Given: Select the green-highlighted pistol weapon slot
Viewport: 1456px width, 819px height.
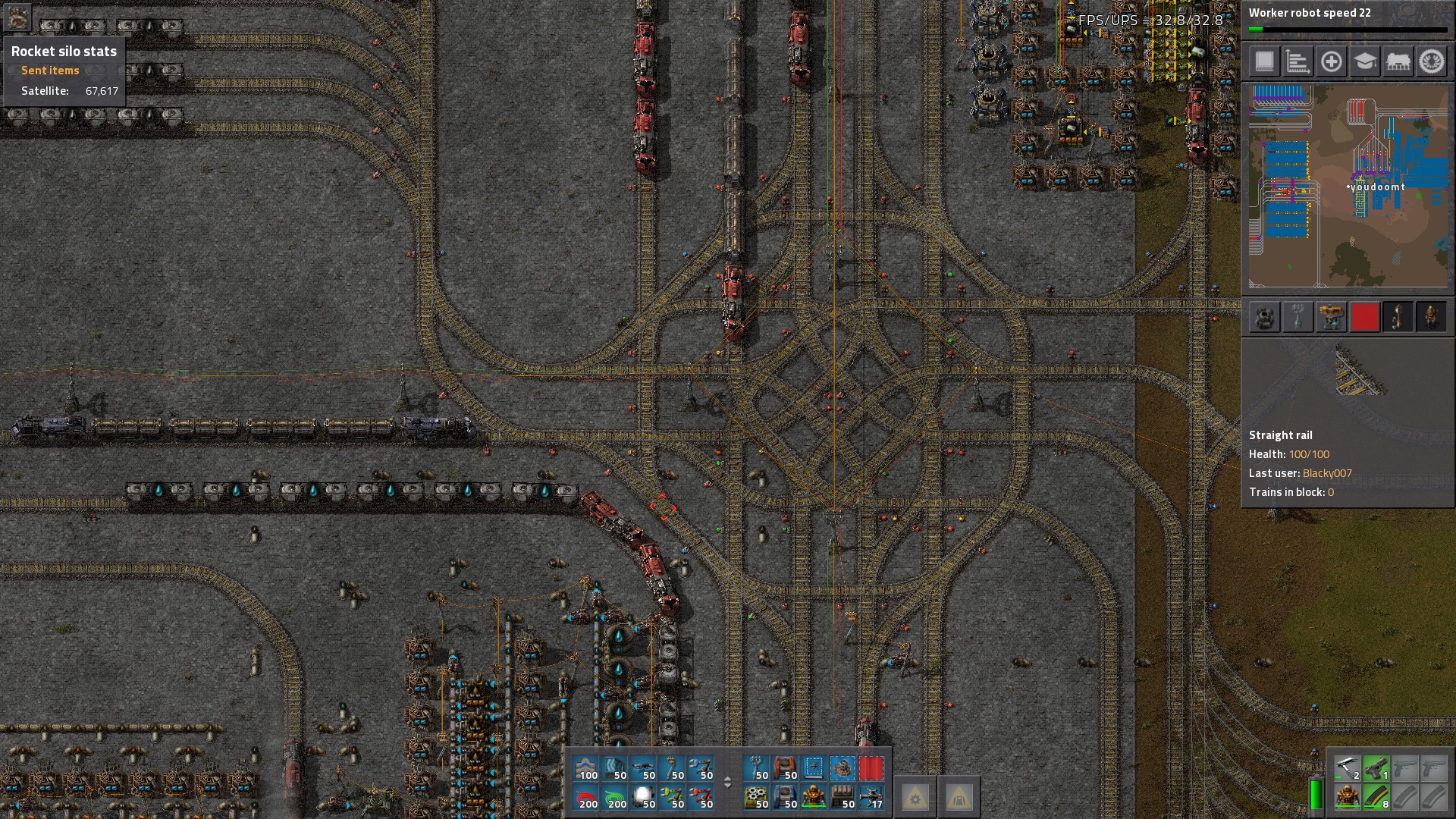Looking at the screenshot, I should 1376,768.
